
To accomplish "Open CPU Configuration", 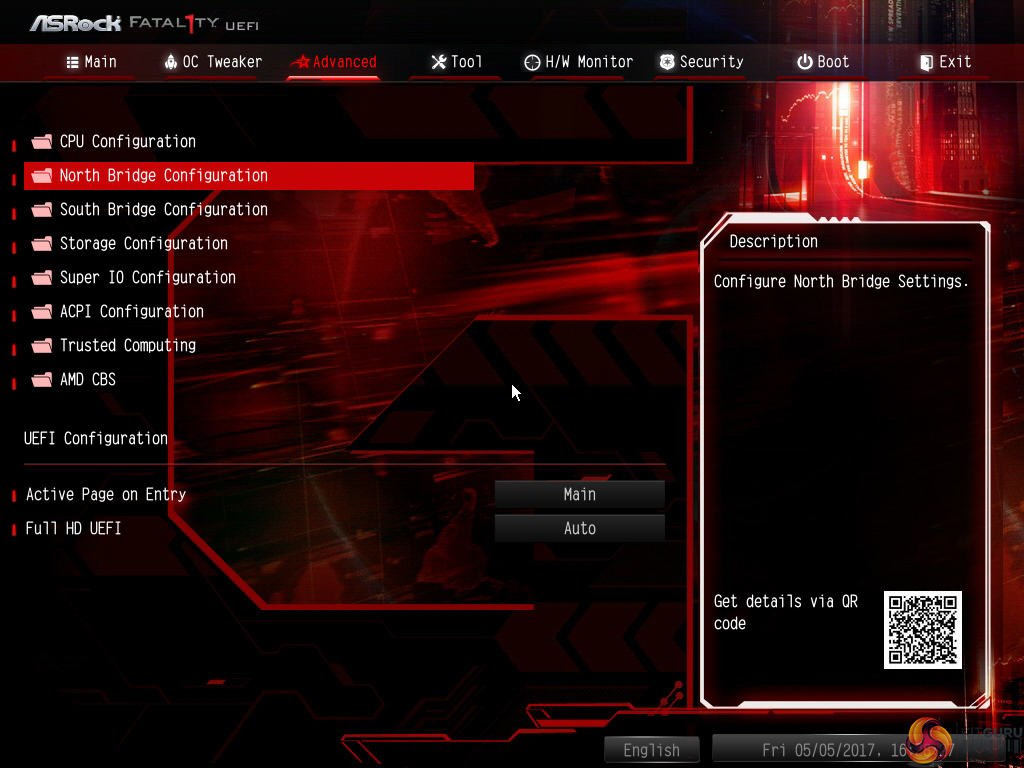I will [127, 142].
